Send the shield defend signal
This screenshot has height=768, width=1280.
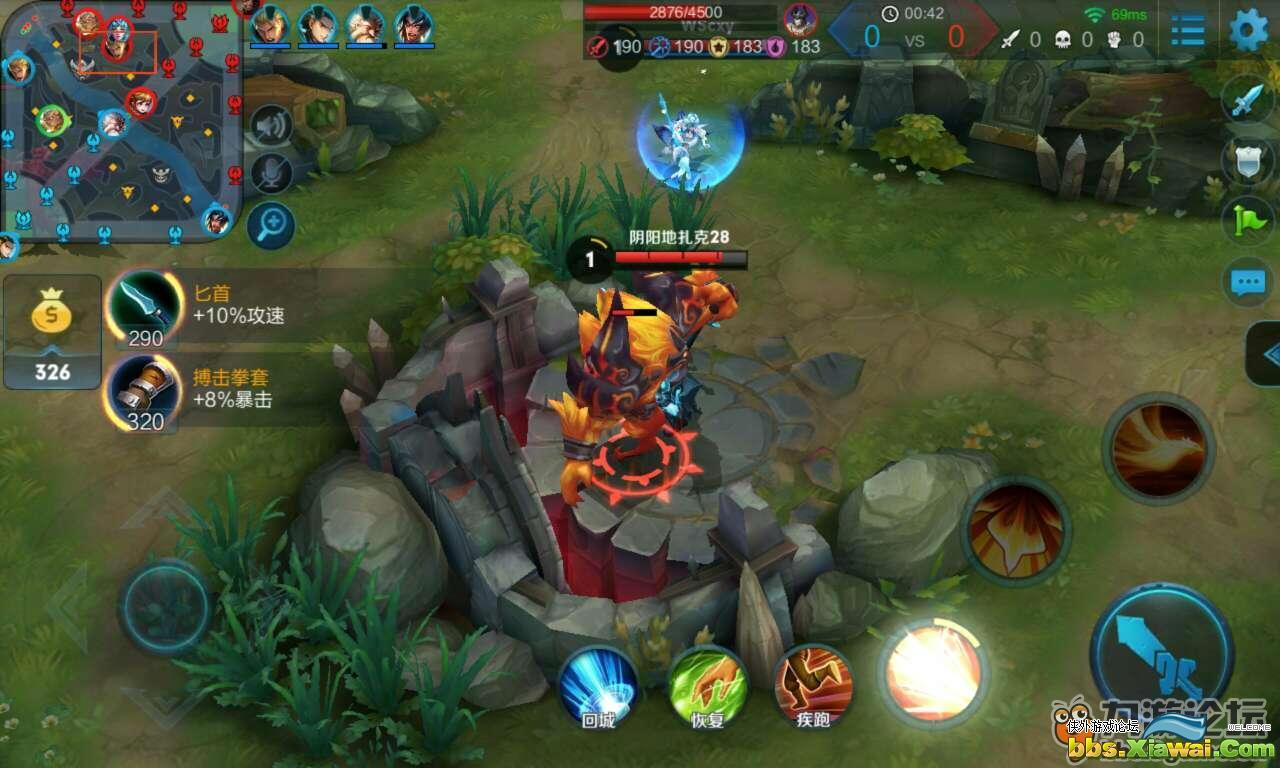(x=1247, y=161)
